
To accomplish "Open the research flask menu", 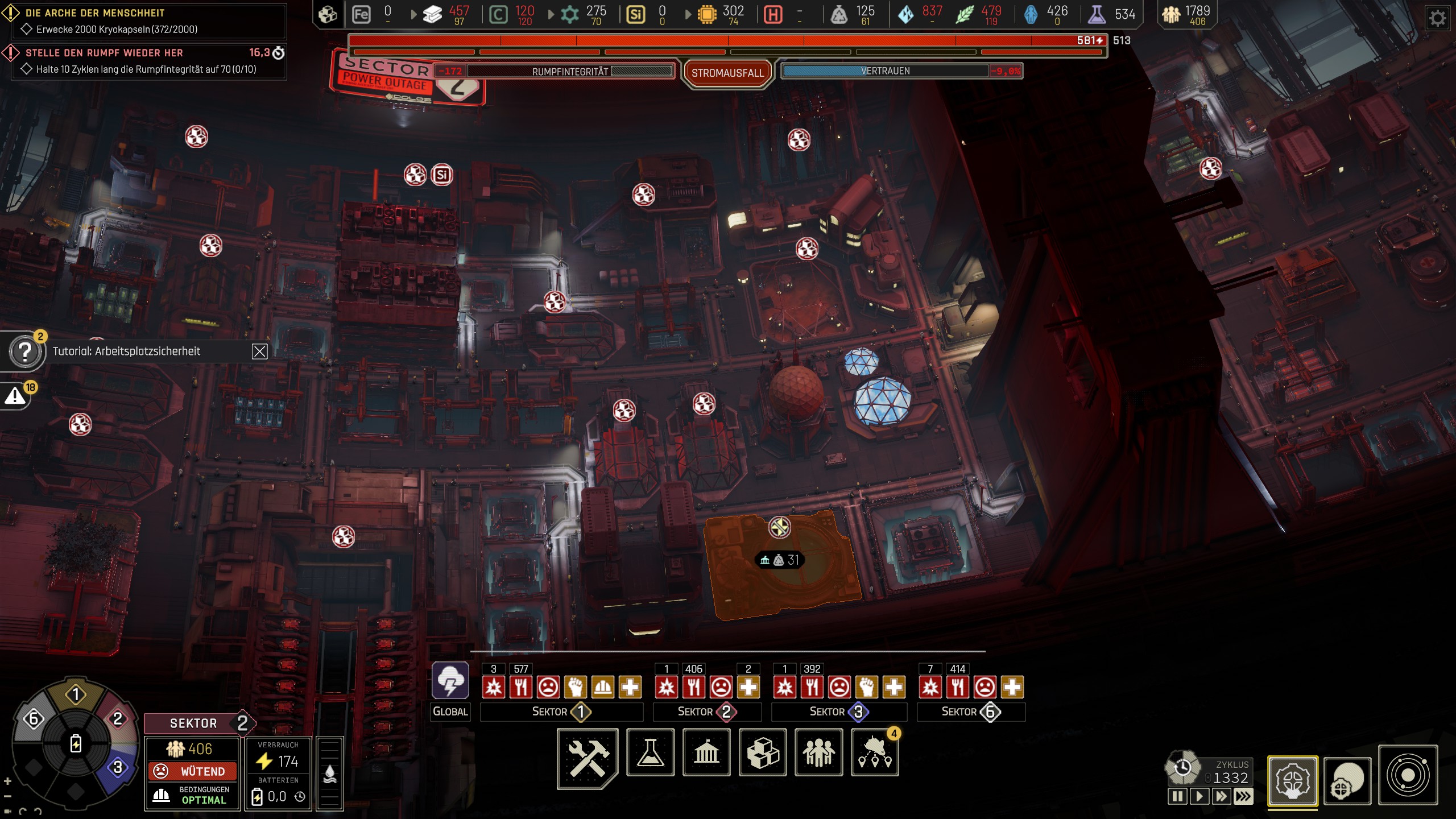I will pyautogui.click(x=650, y=752).
